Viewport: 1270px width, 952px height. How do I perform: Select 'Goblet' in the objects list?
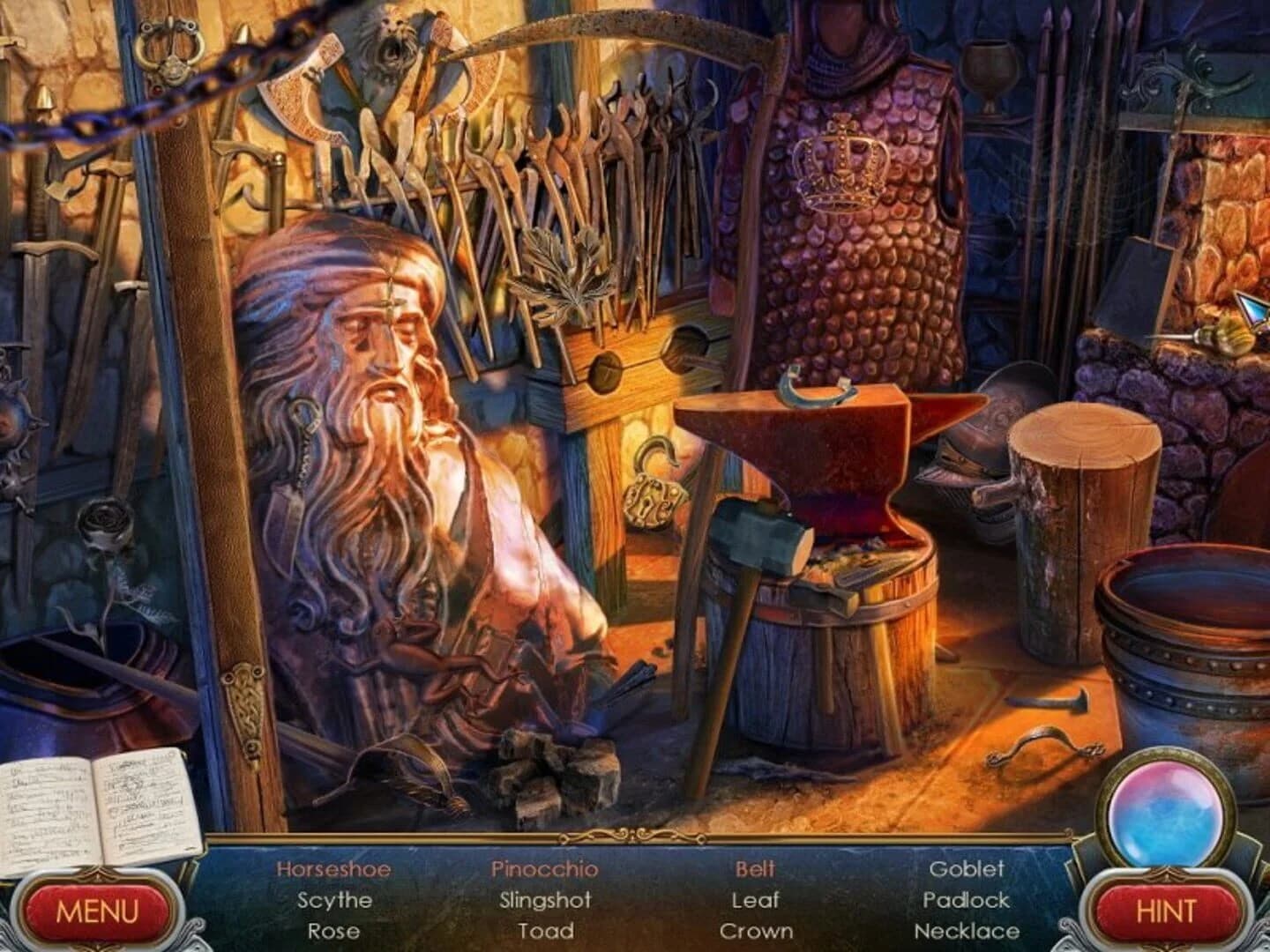coord(968,869)
